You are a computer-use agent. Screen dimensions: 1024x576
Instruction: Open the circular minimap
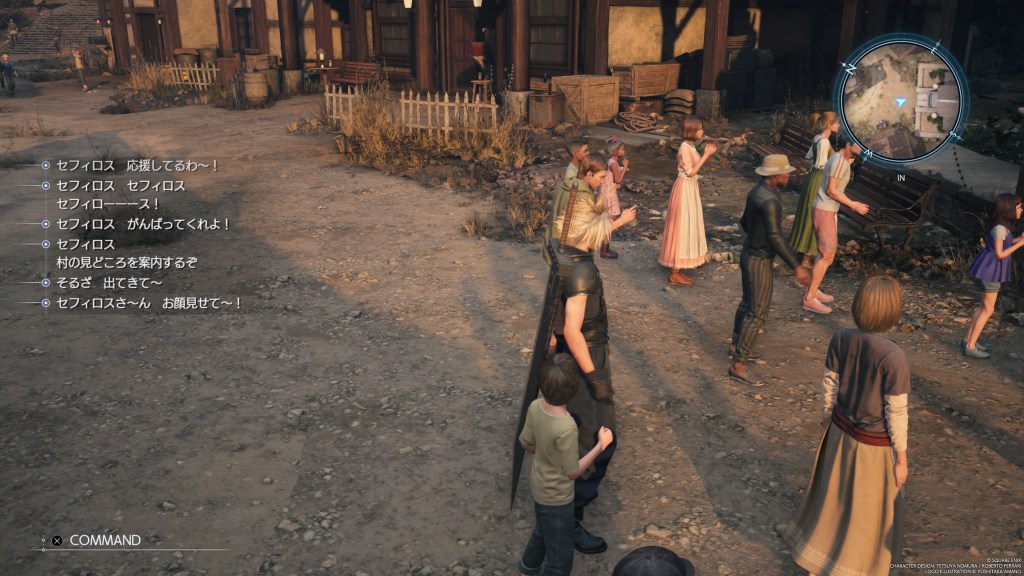900,100
